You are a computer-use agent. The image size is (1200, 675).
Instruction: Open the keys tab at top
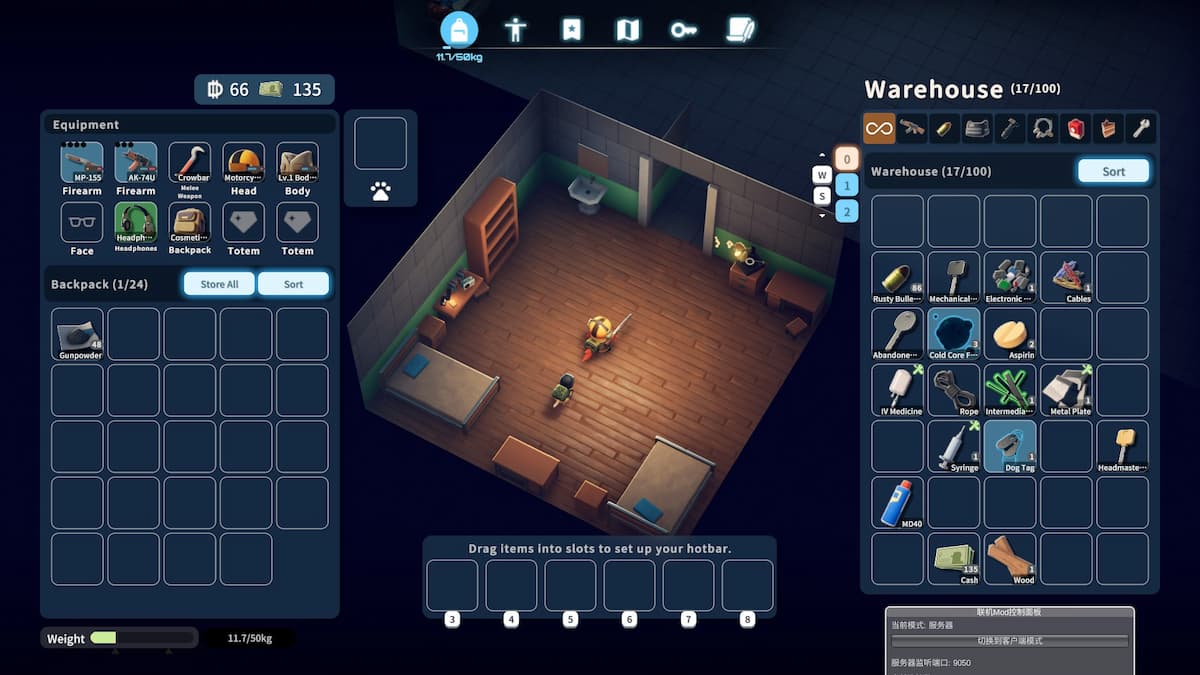click(684, 30)
